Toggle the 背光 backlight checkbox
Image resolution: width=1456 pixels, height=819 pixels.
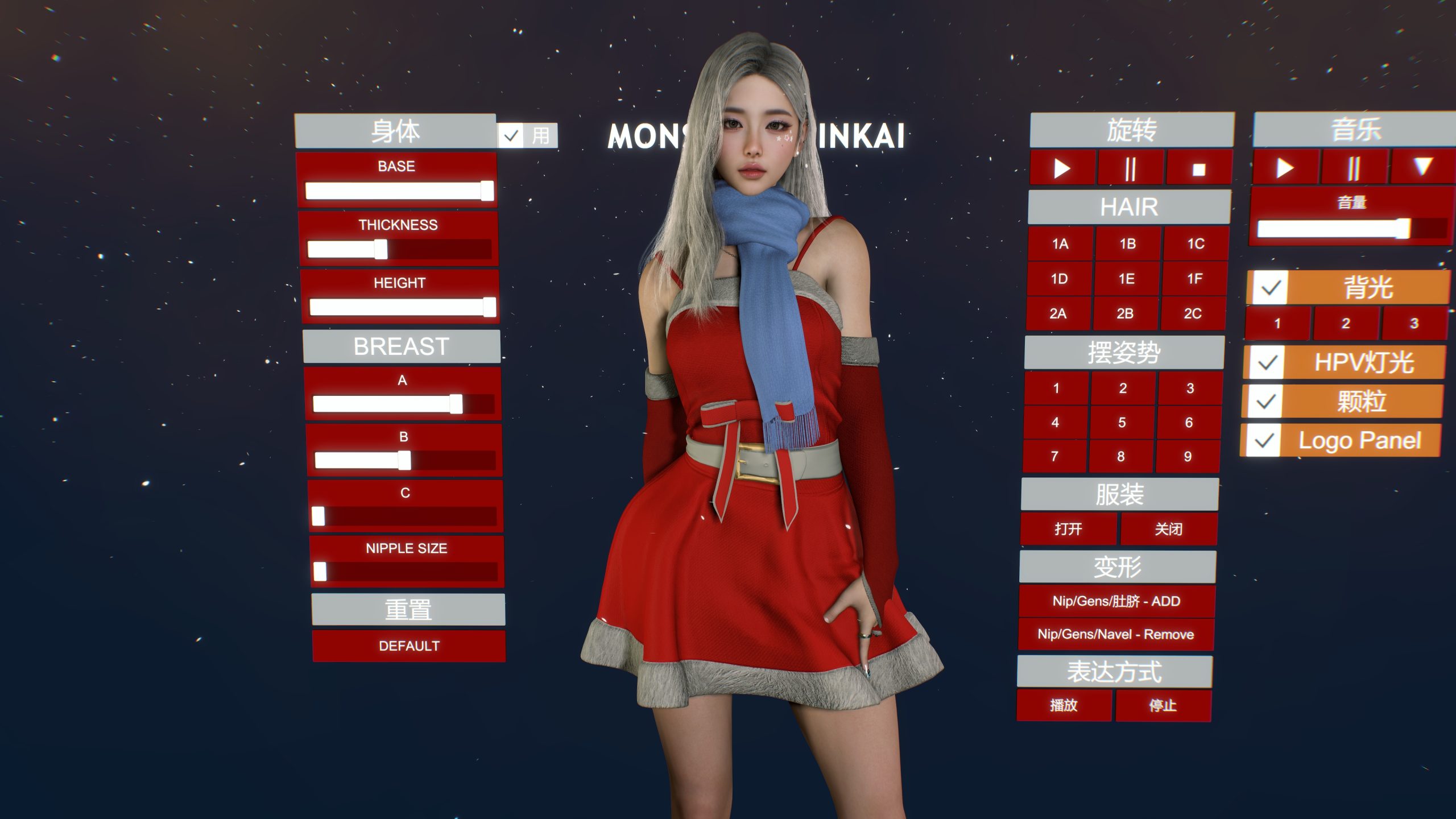pos(1271,288)
